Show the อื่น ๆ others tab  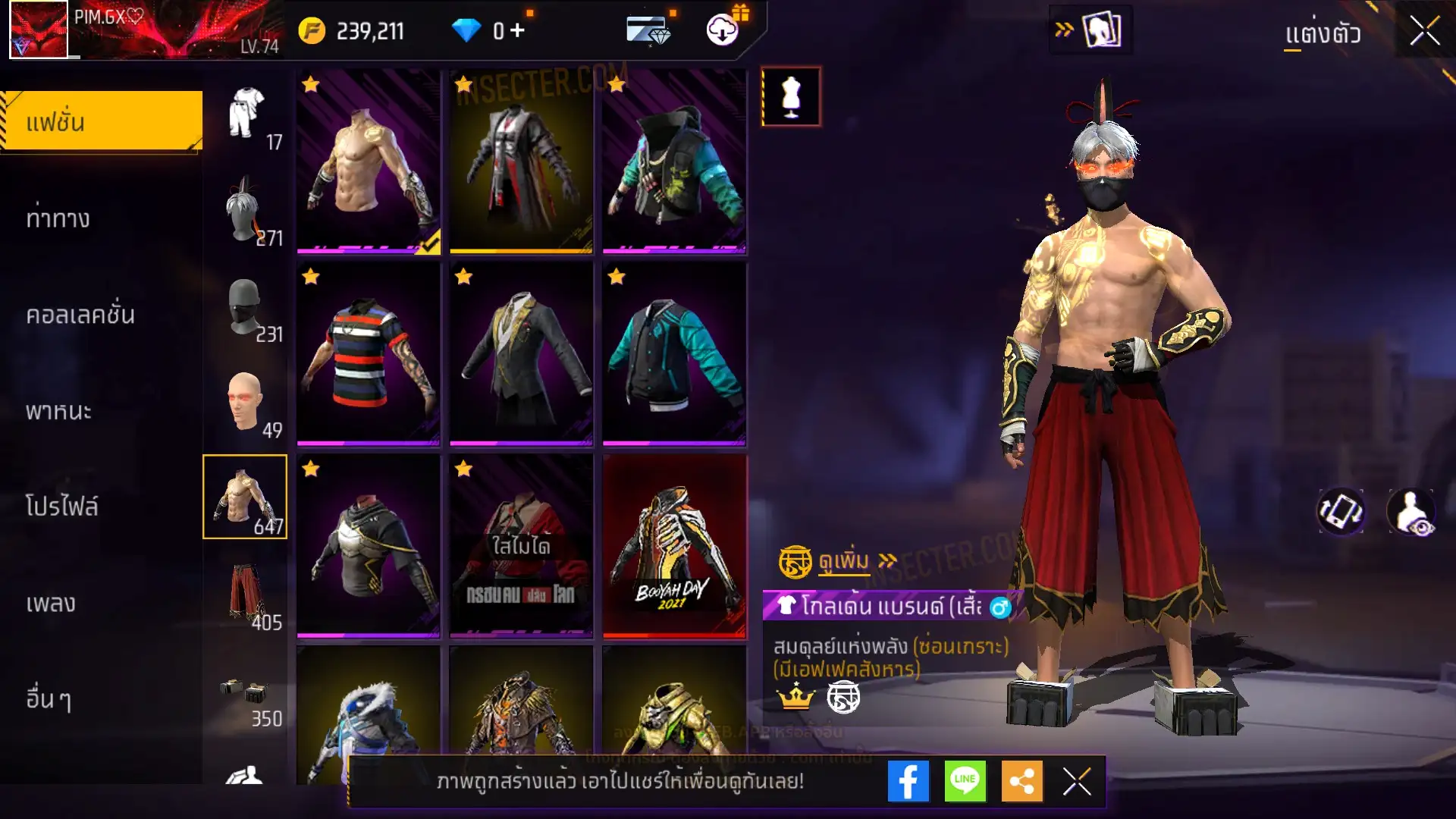point(49,699)
